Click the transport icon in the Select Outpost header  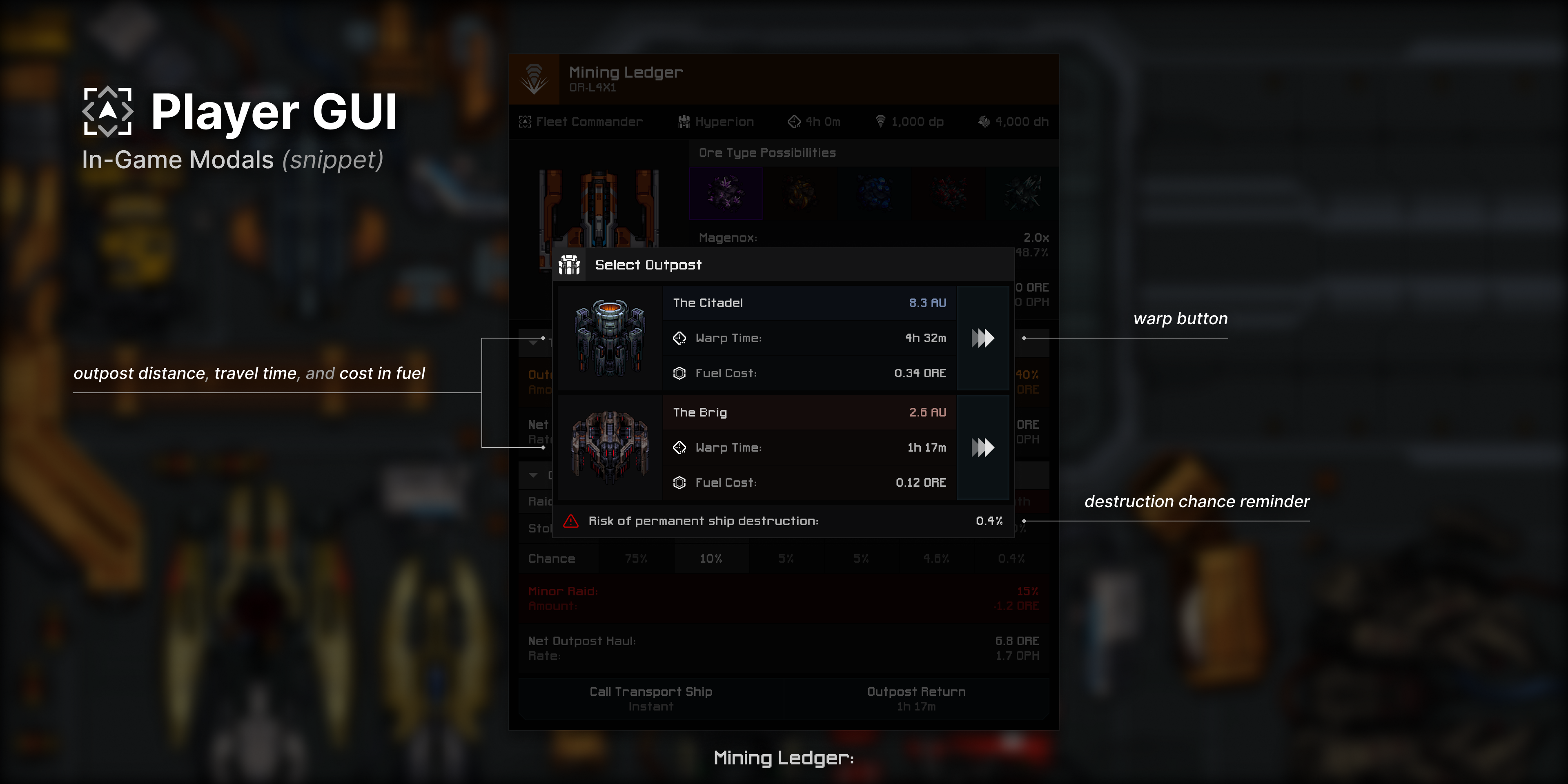click(570, 265)
